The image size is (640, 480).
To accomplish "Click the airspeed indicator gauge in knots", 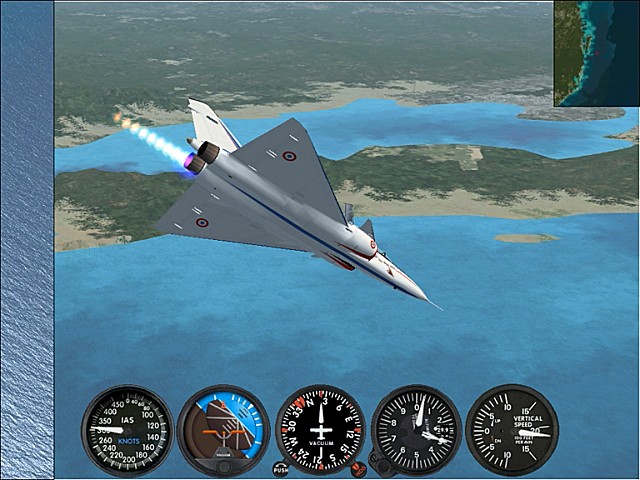I will coord(127,430).
